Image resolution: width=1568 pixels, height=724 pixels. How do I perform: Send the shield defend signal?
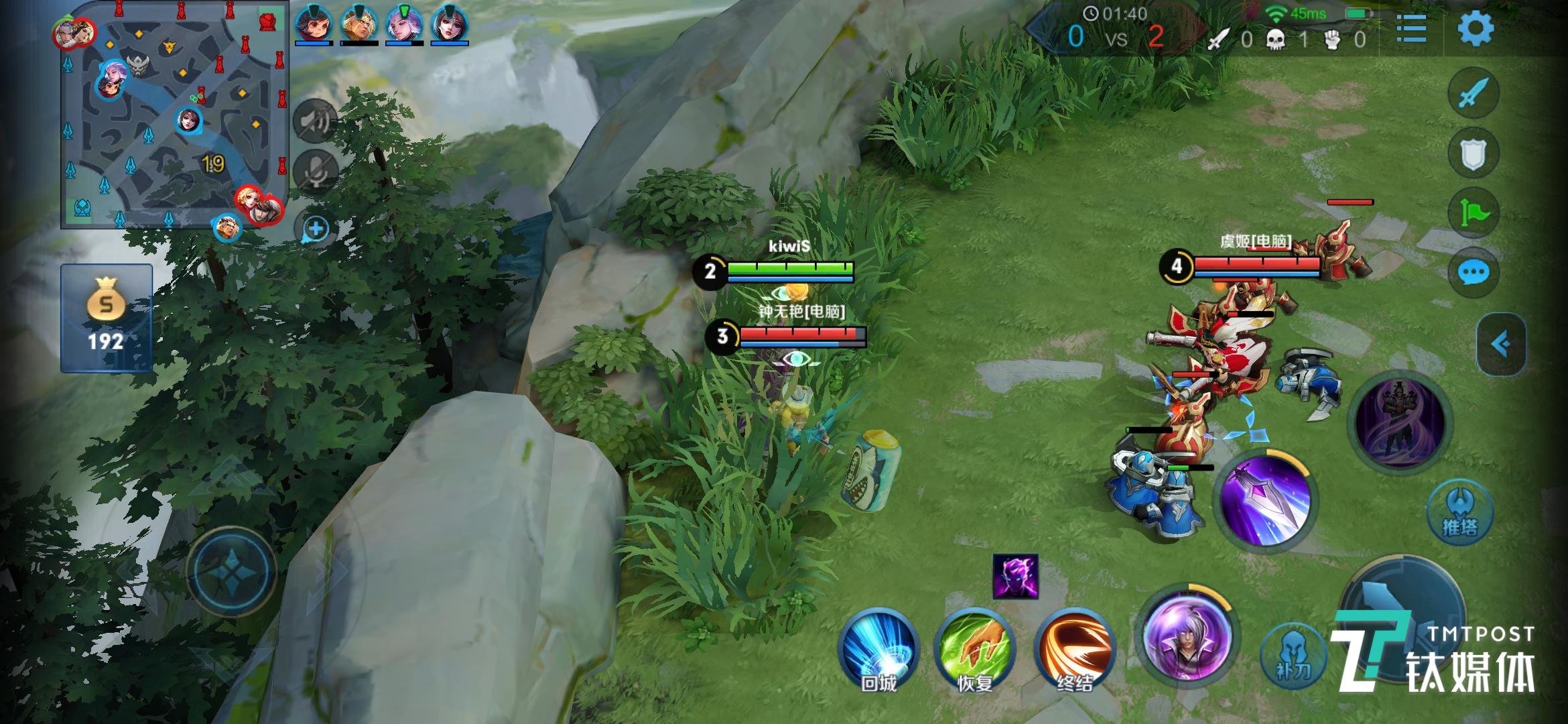click(x=1472, y=154)
